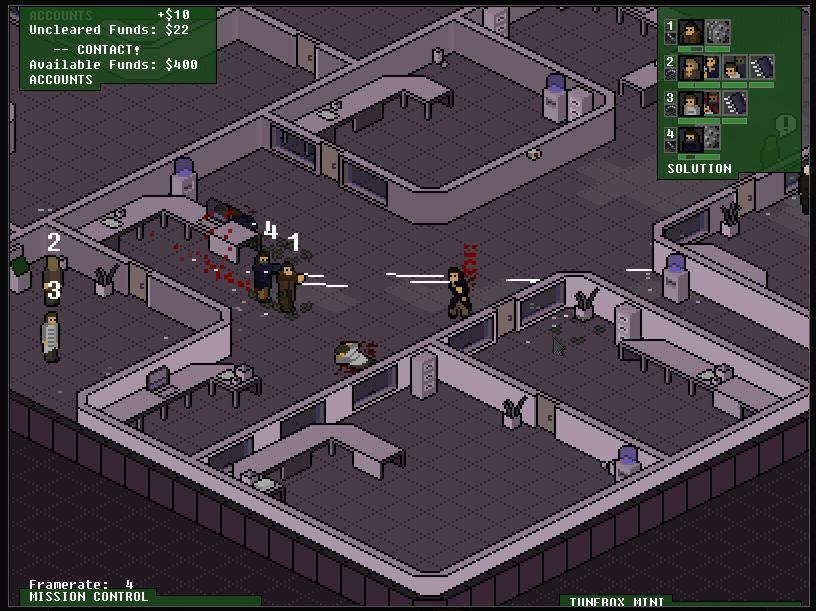Select agent 2 portrait in squad list
Screen dimensions: 816x611
tap(692, 68)
